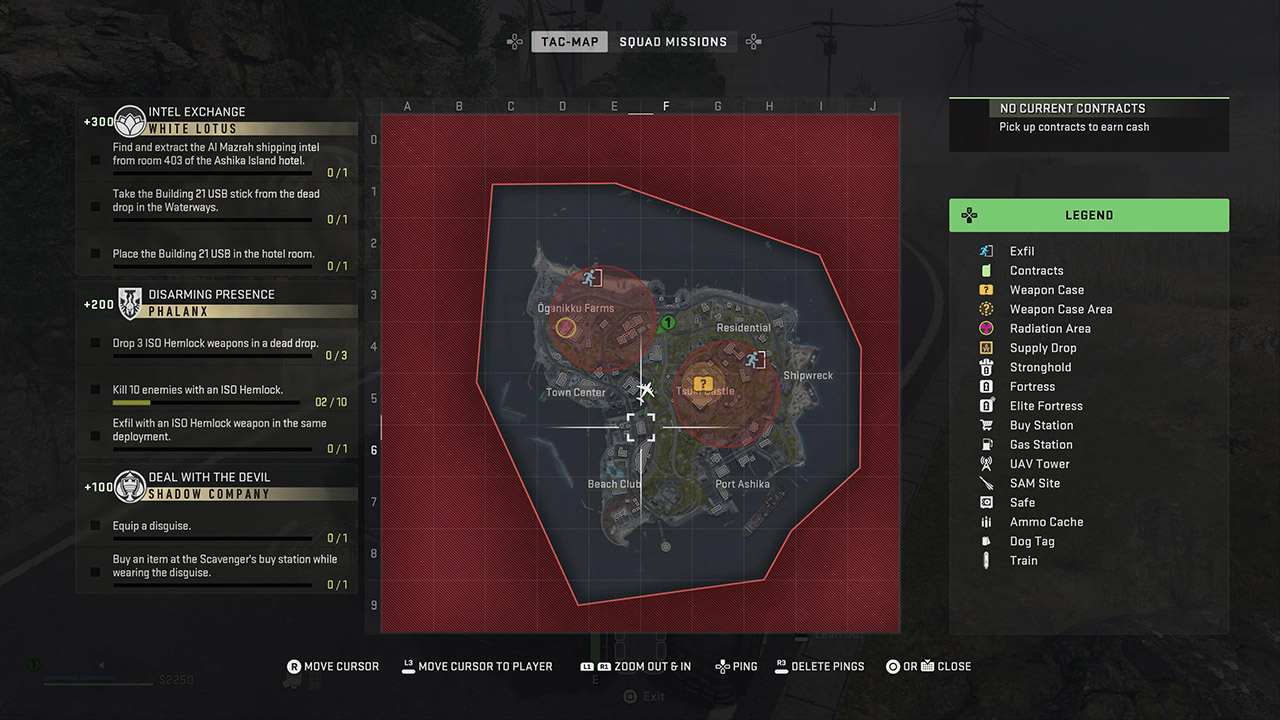Screen dimensions: 1280x720
Task: Click the Shadow Company faction emblem
Action: [x=128, y=486]
